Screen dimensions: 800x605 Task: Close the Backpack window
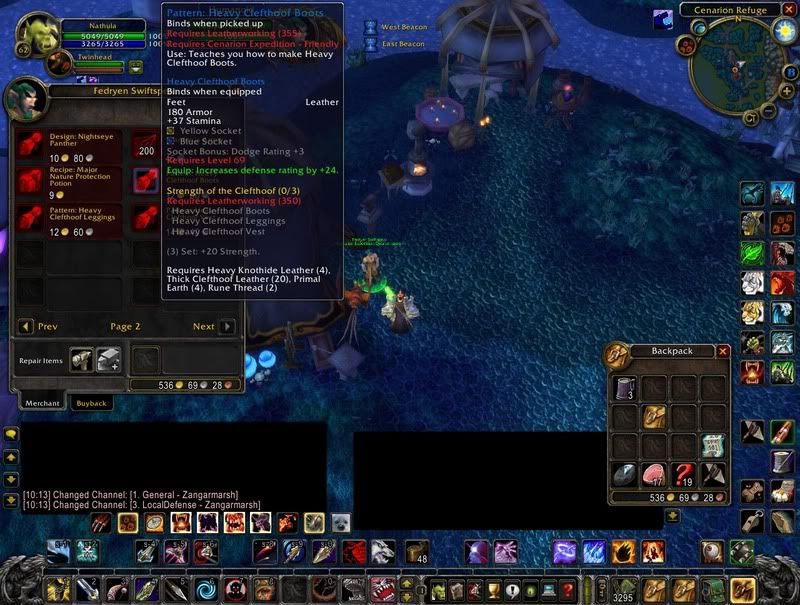(x=723, y=351)
